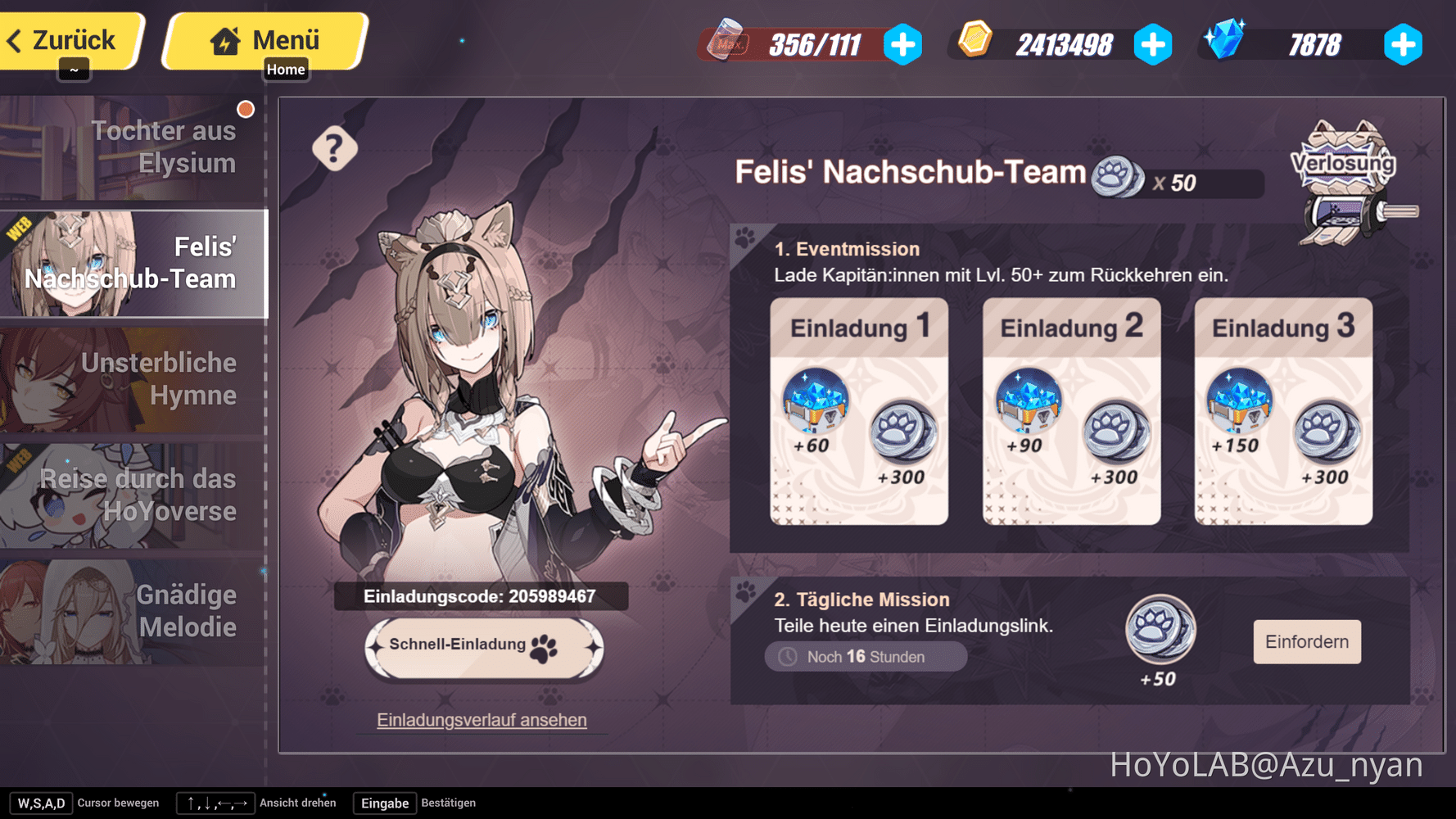Select the paw print icon on Schnell-Einladung

pyautogui.click(x=541, y=647)
